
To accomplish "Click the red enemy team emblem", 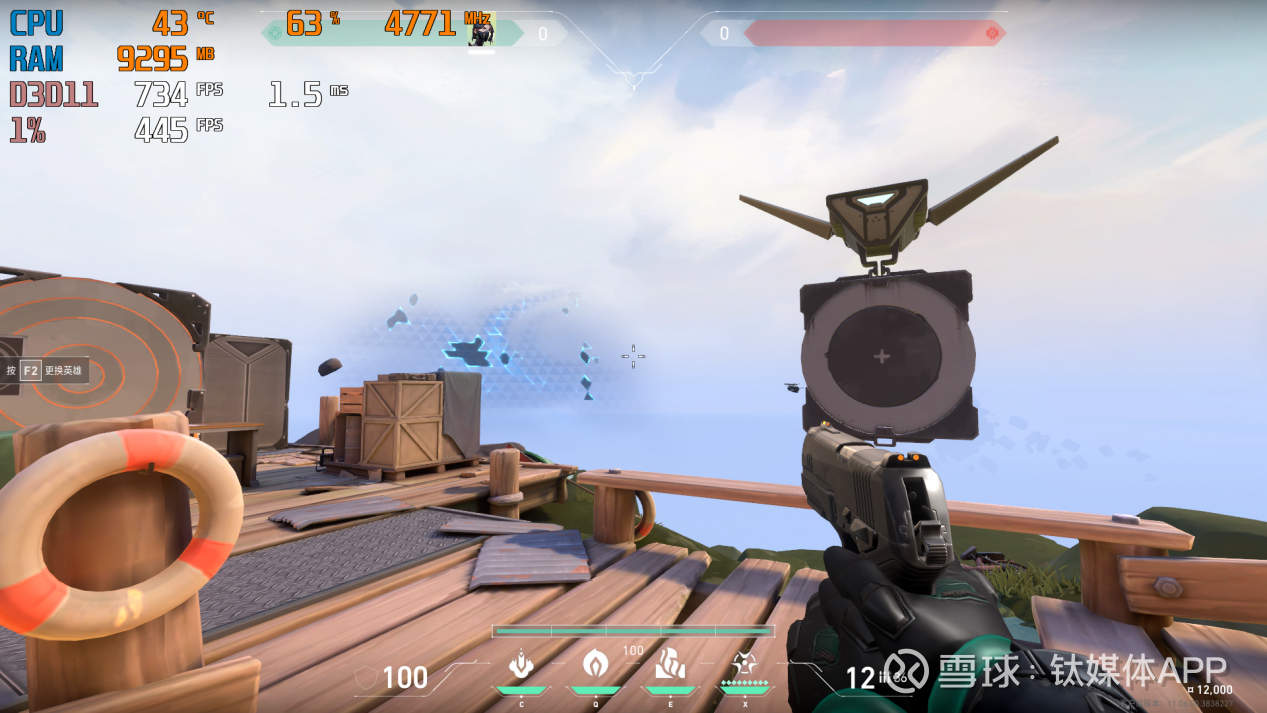I will coord(992,33).
